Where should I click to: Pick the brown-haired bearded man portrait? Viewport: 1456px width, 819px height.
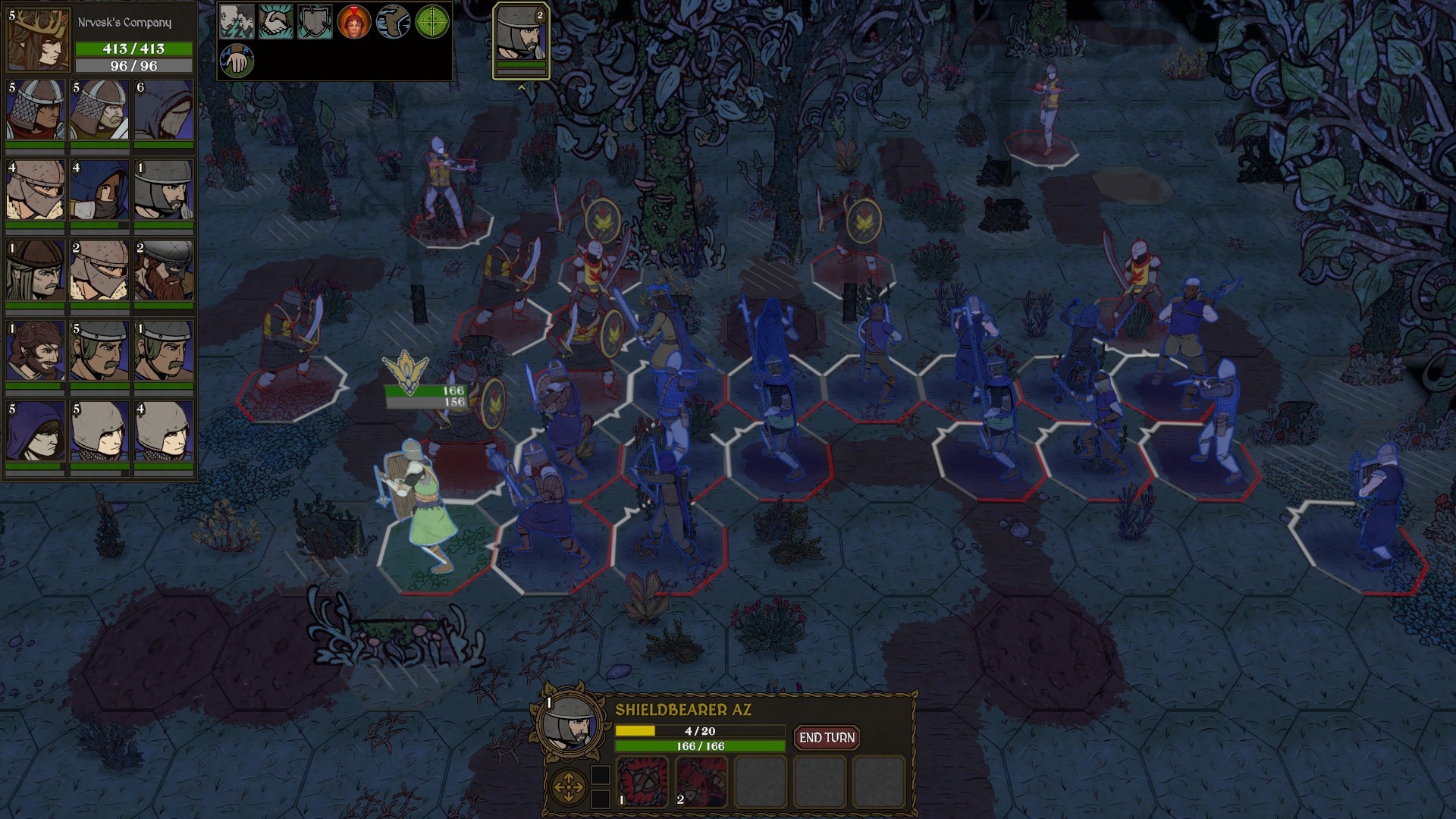(36, 350)
